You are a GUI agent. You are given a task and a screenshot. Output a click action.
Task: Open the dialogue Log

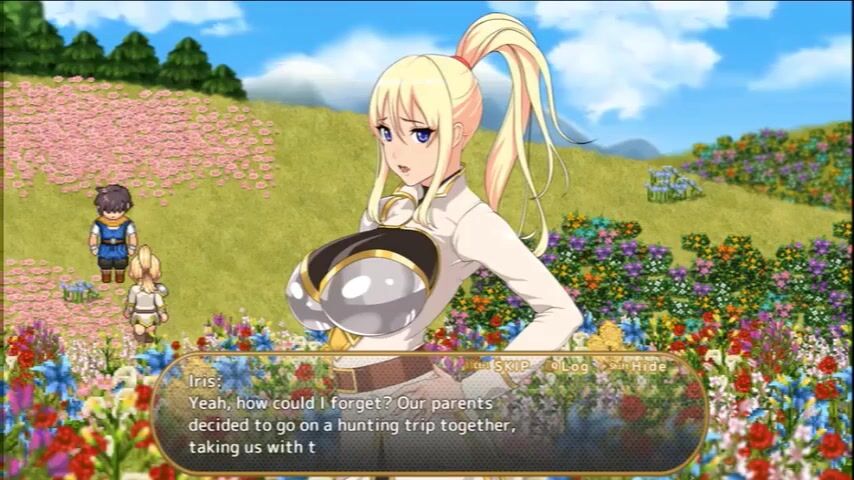tap(574, 366)
